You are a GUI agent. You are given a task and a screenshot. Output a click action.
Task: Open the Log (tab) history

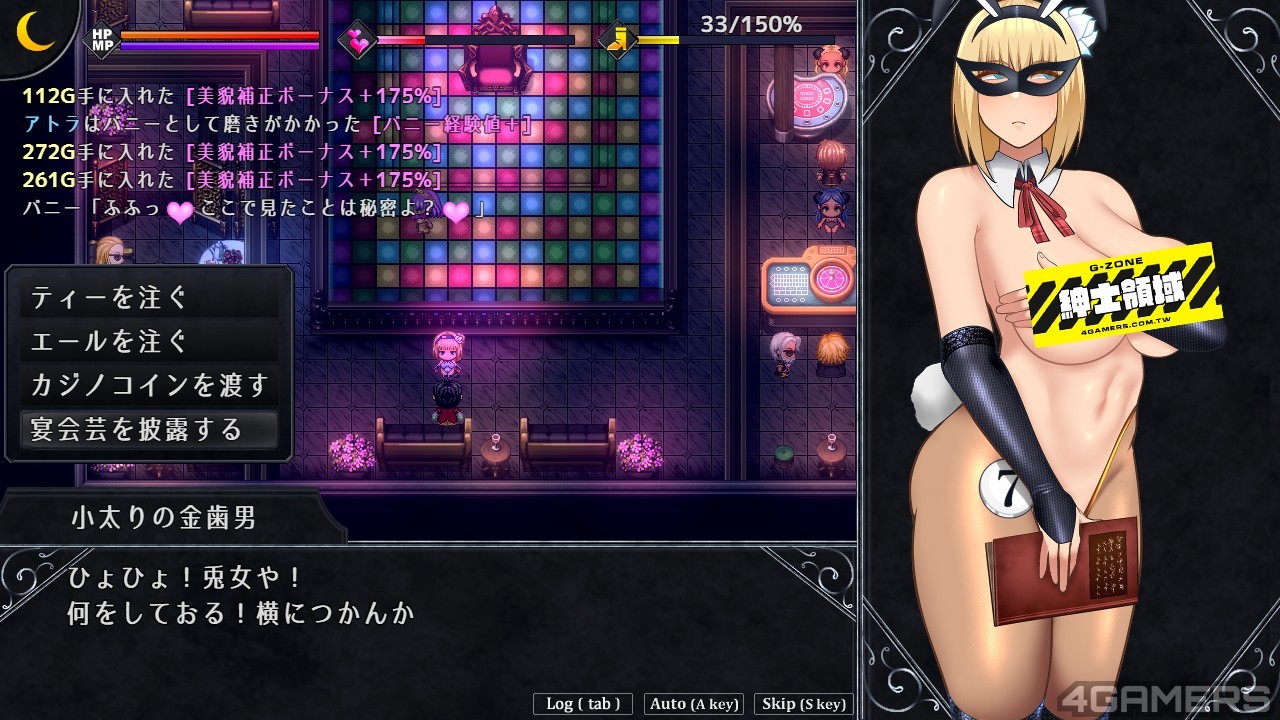(583, 704)
